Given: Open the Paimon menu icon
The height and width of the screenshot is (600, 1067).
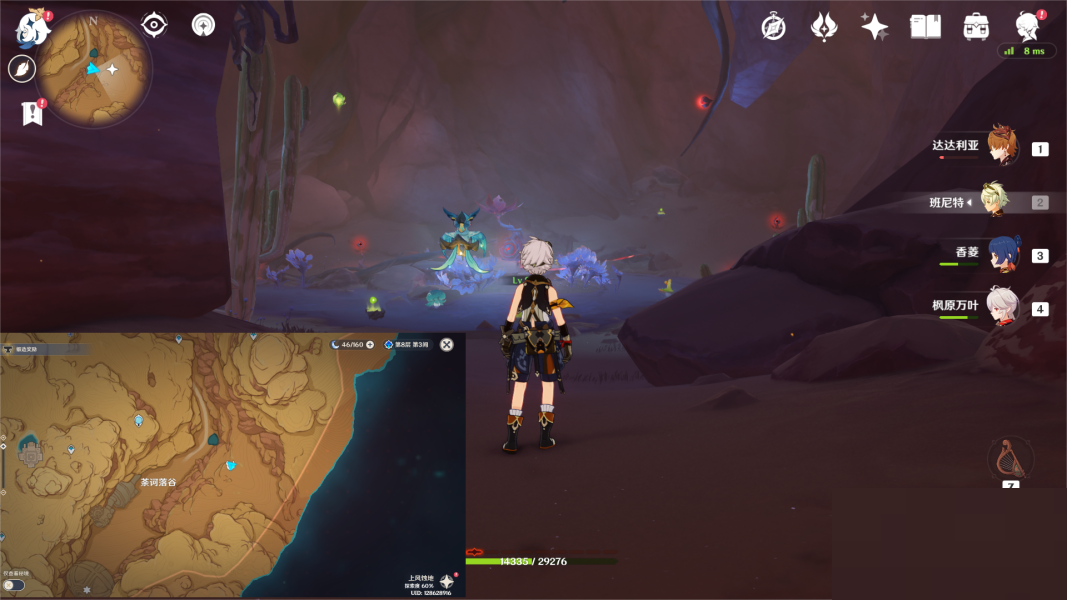Looking at the screenshot, I should click(x=31, y=27).
